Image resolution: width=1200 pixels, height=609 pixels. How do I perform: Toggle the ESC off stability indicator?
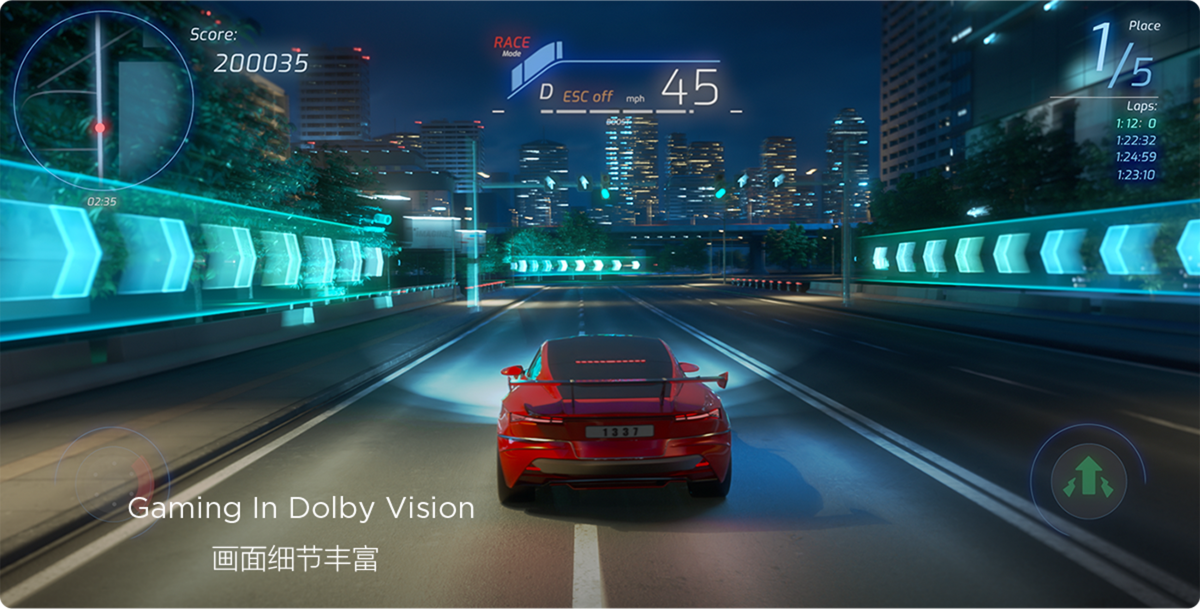pos(588,96)
